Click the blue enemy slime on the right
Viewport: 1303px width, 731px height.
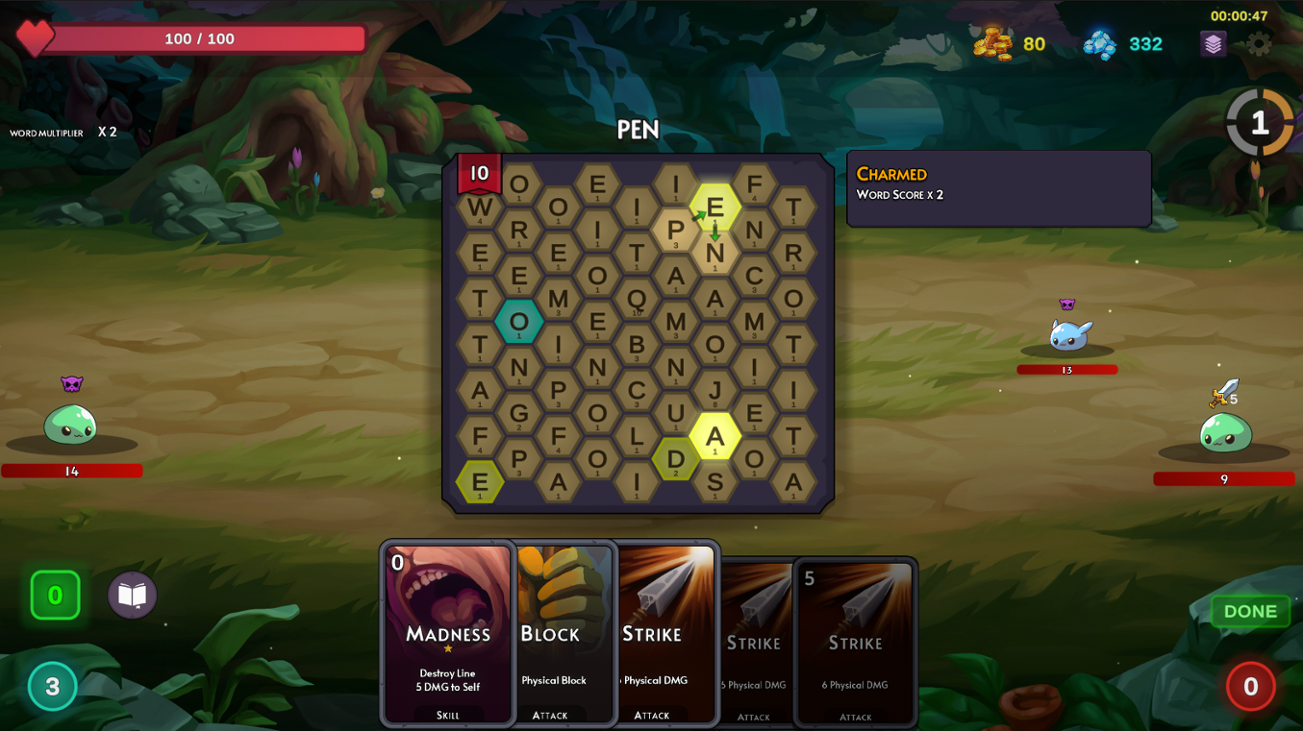(1067, 338)
